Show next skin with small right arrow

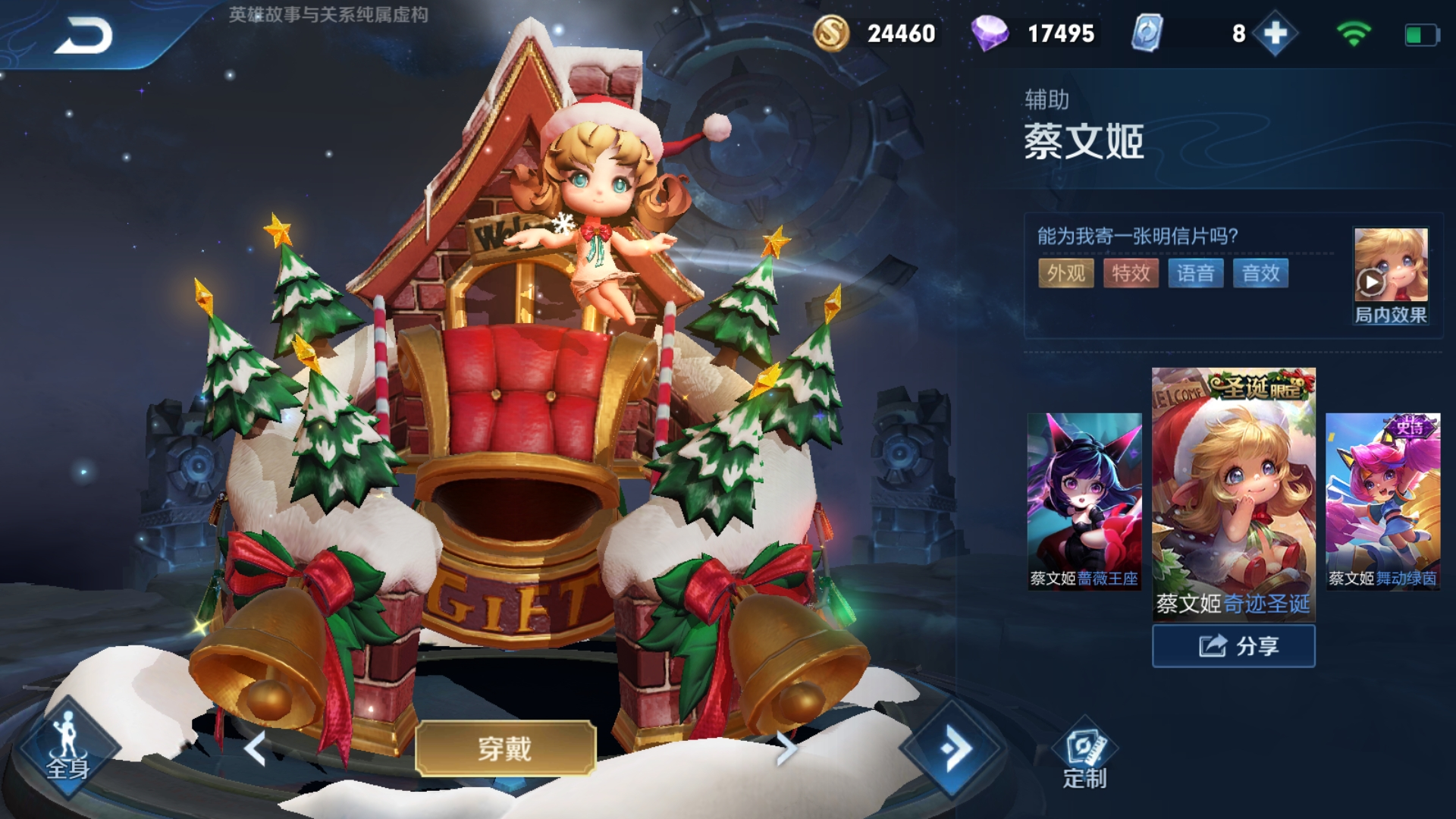786,749
